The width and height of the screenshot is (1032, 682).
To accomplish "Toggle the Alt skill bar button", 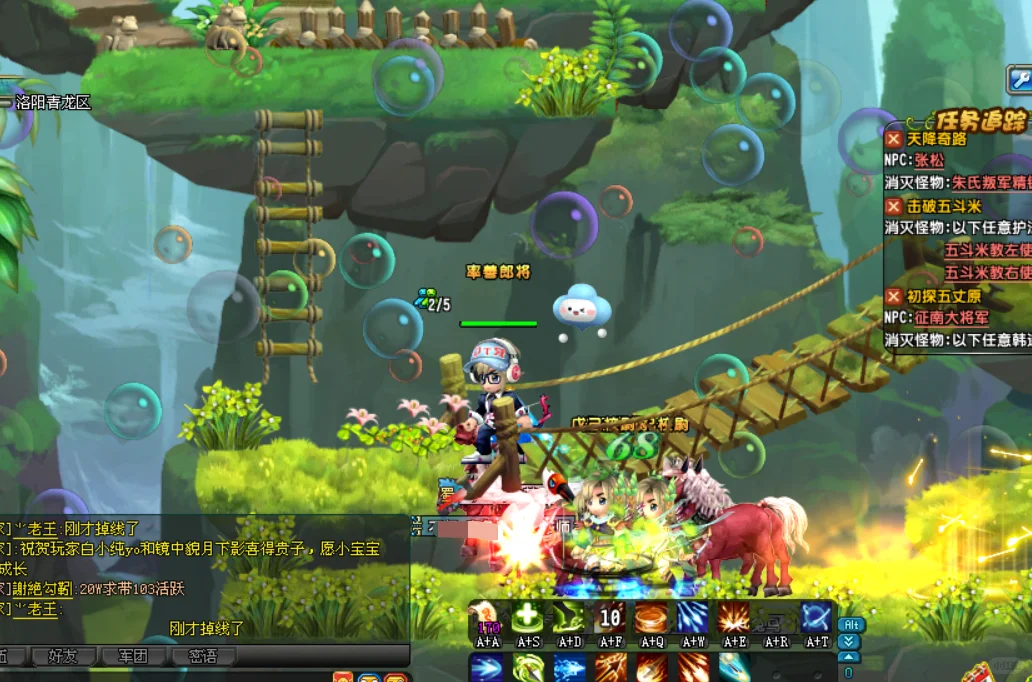I will click(x=849, y=625).
